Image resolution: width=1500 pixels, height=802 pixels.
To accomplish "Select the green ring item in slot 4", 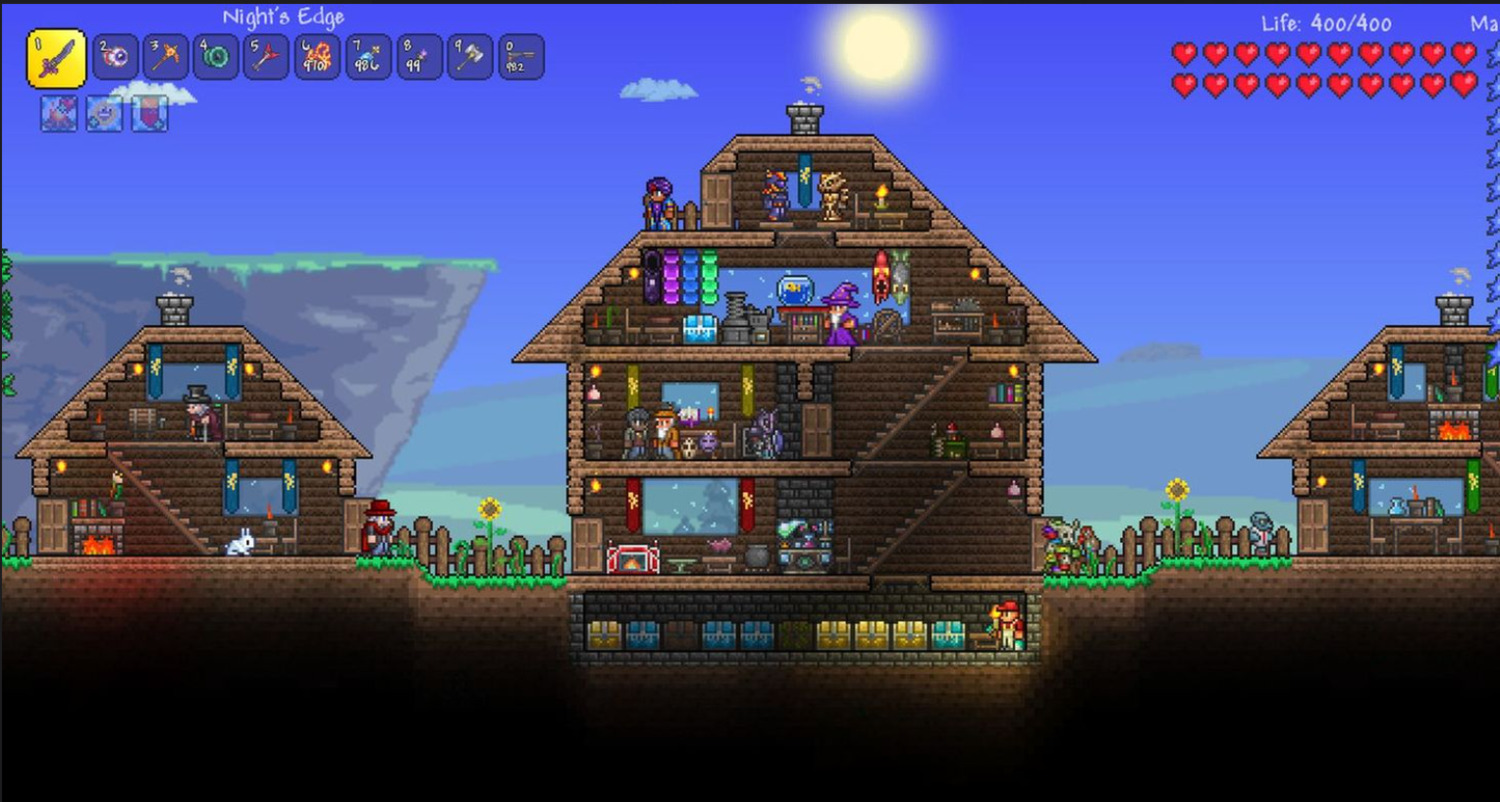I will click(x=217, y=58).
